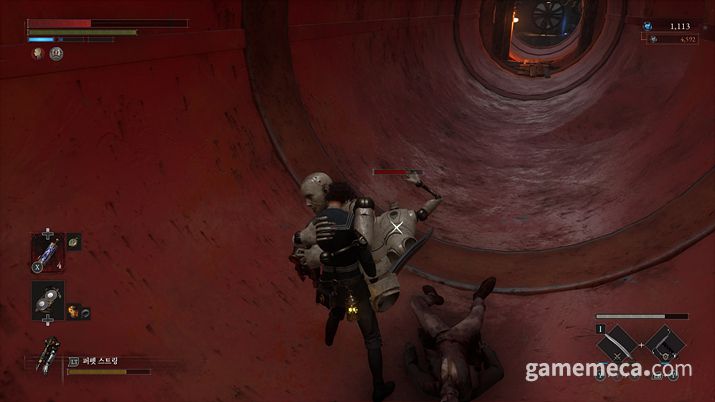715x402 pixels.
Task: Select the Puppet String legion arm icon
Action: click(47, 358)
